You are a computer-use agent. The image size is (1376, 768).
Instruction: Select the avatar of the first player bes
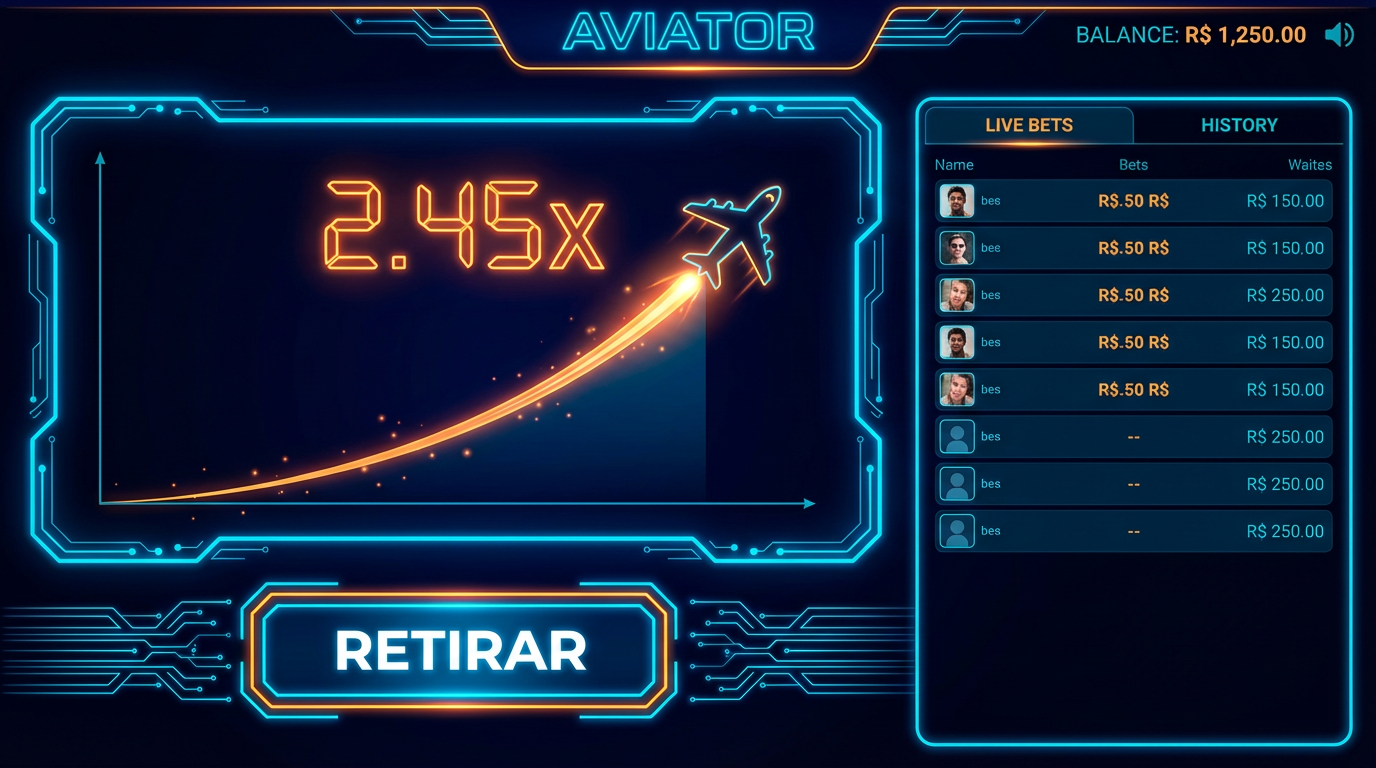pos(957,201)
